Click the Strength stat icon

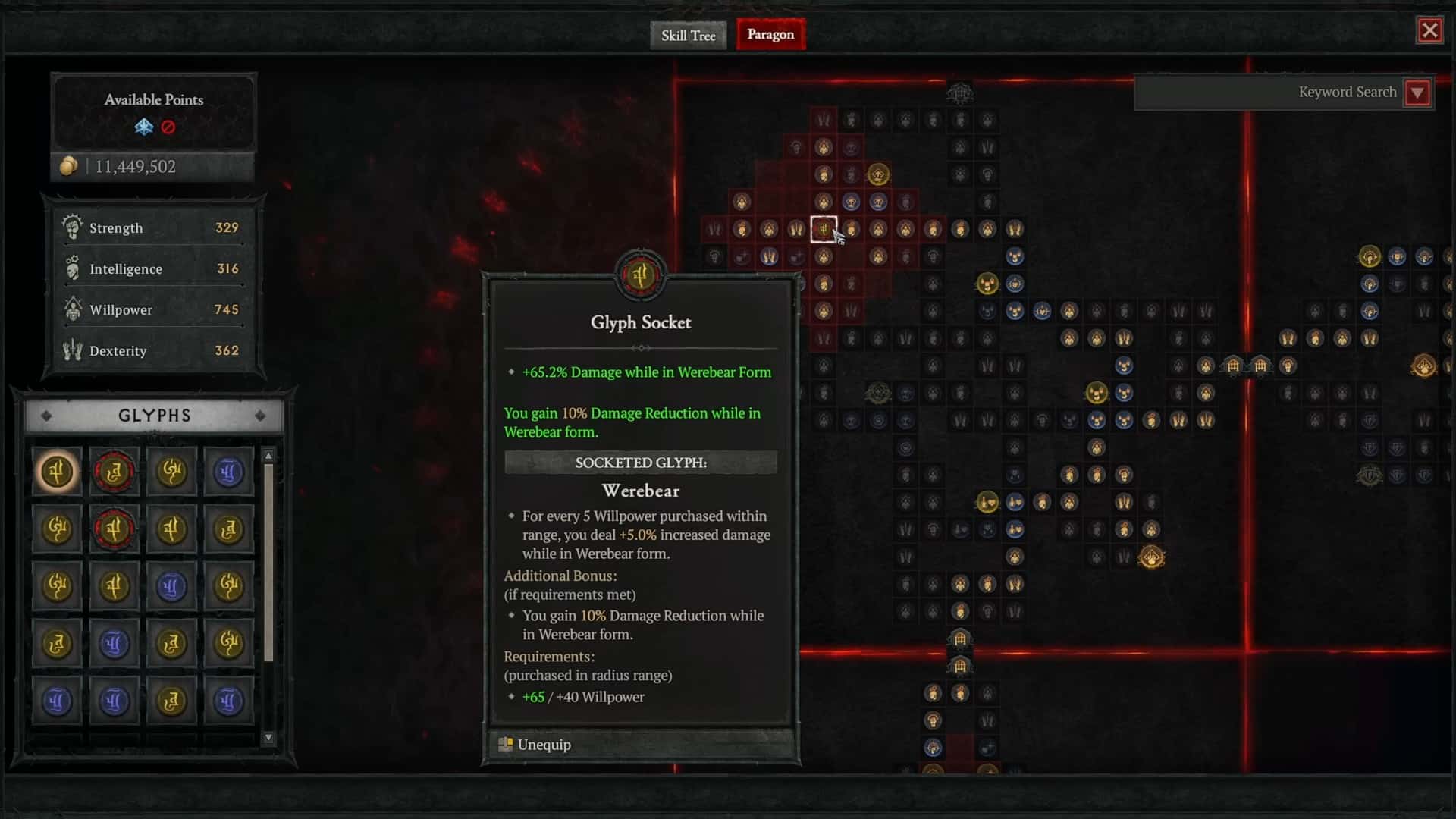point(72,227)
